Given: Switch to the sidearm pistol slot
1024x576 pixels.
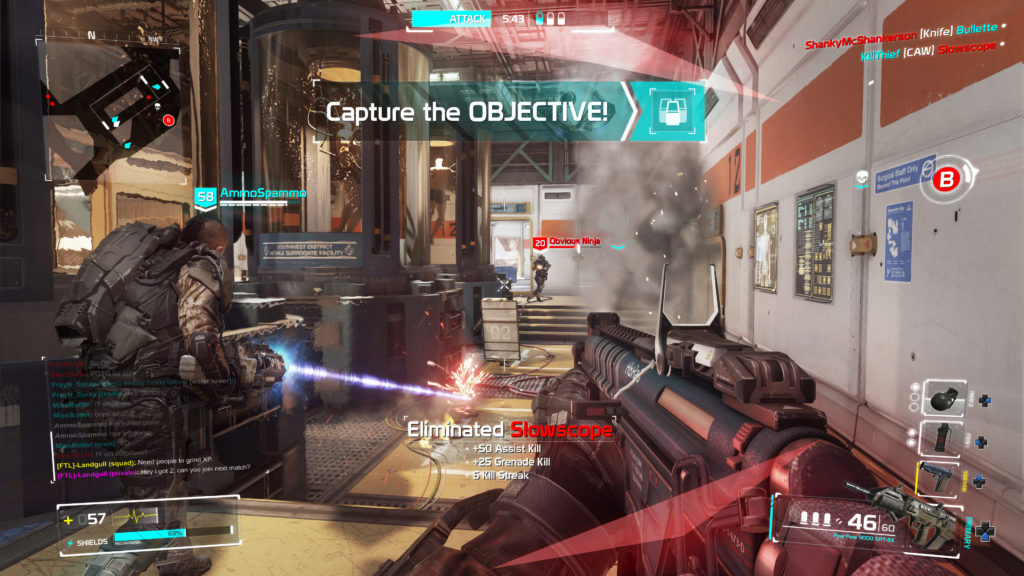Looking at the screenshot, I should point(939,480).
